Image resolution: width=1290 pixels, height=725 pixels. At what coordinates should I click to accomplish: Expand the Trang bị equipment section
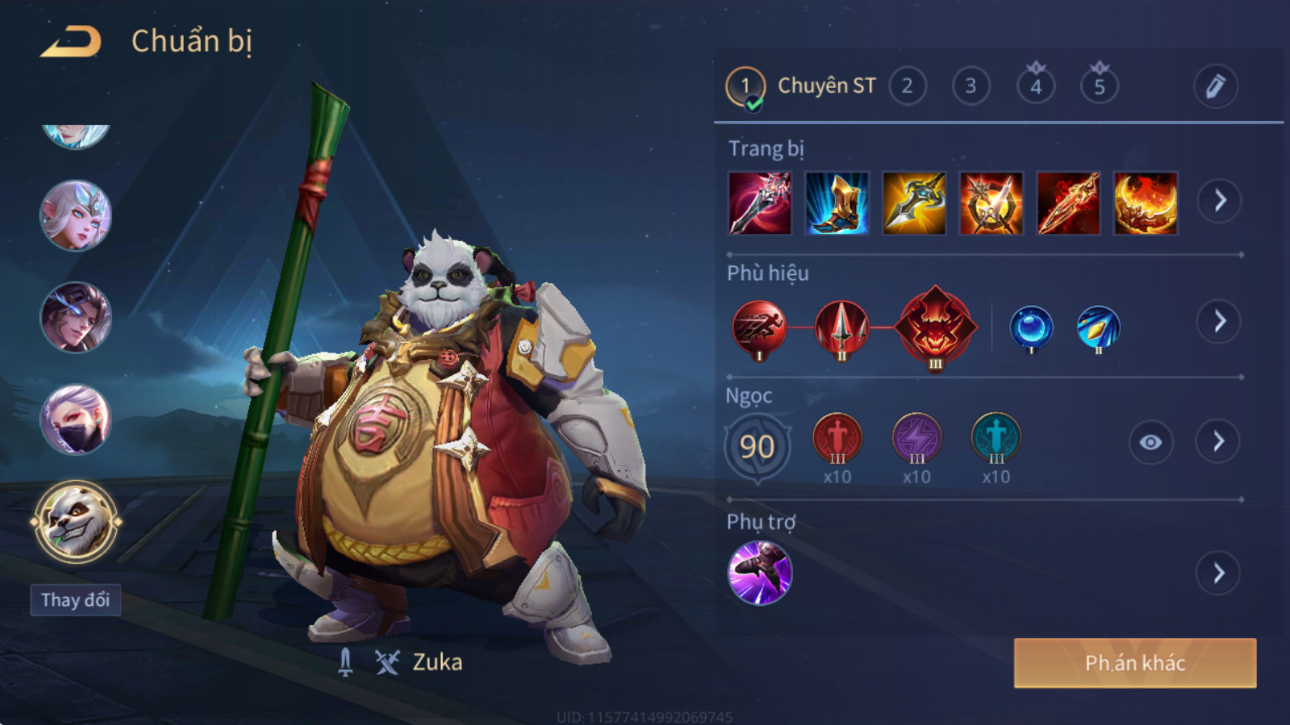click(1219, 201)
